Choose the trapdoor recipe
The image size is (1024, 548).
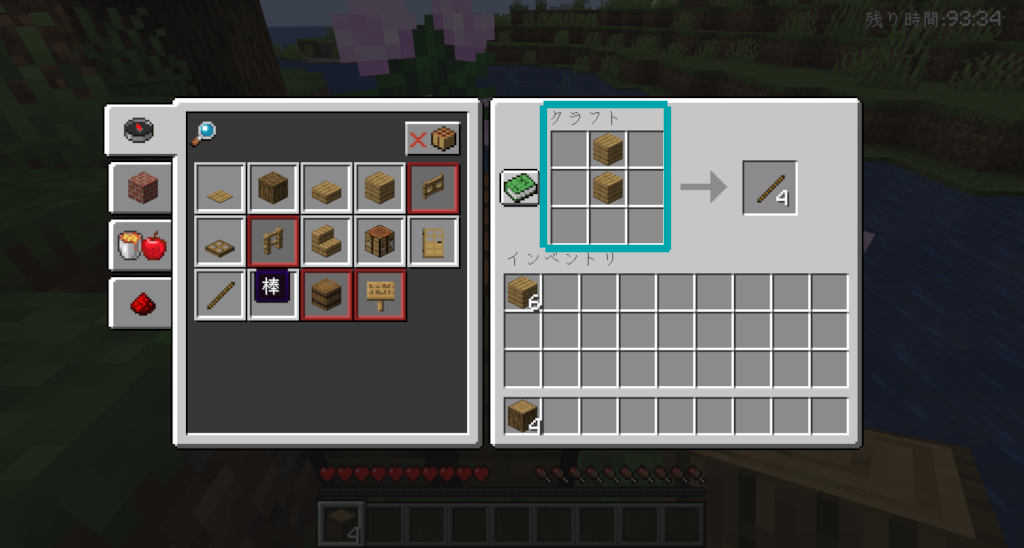[x=220, y=242]
